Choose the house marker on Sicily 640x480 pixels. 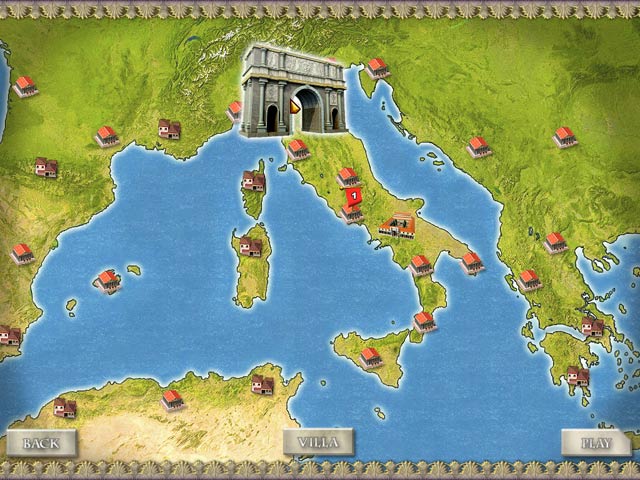tap(371, 356)
